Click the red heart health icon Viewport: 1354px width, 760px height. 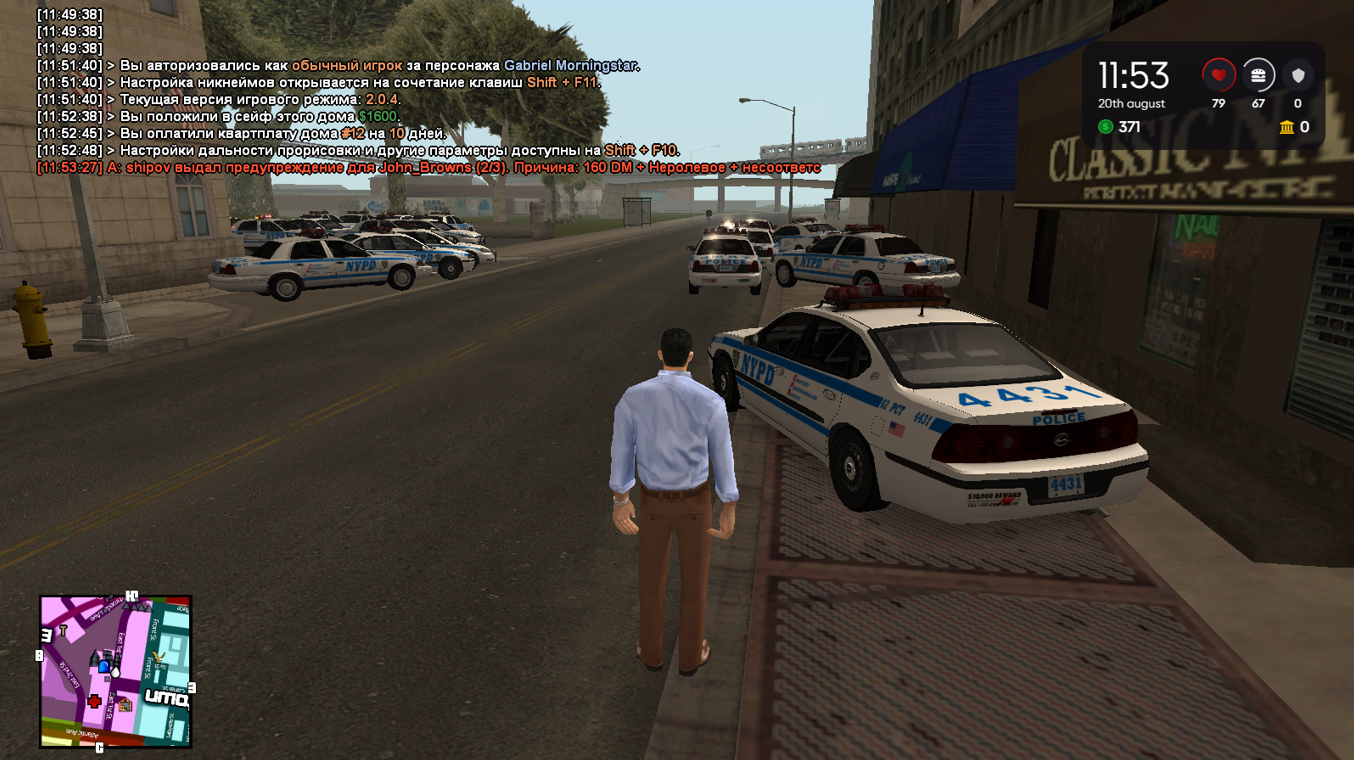pos(1218,75)
